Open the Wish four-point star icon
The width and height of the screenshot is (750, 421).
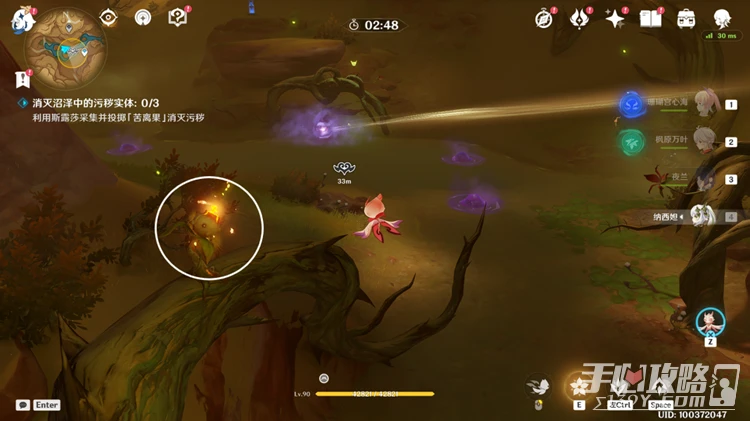[615, 18]
